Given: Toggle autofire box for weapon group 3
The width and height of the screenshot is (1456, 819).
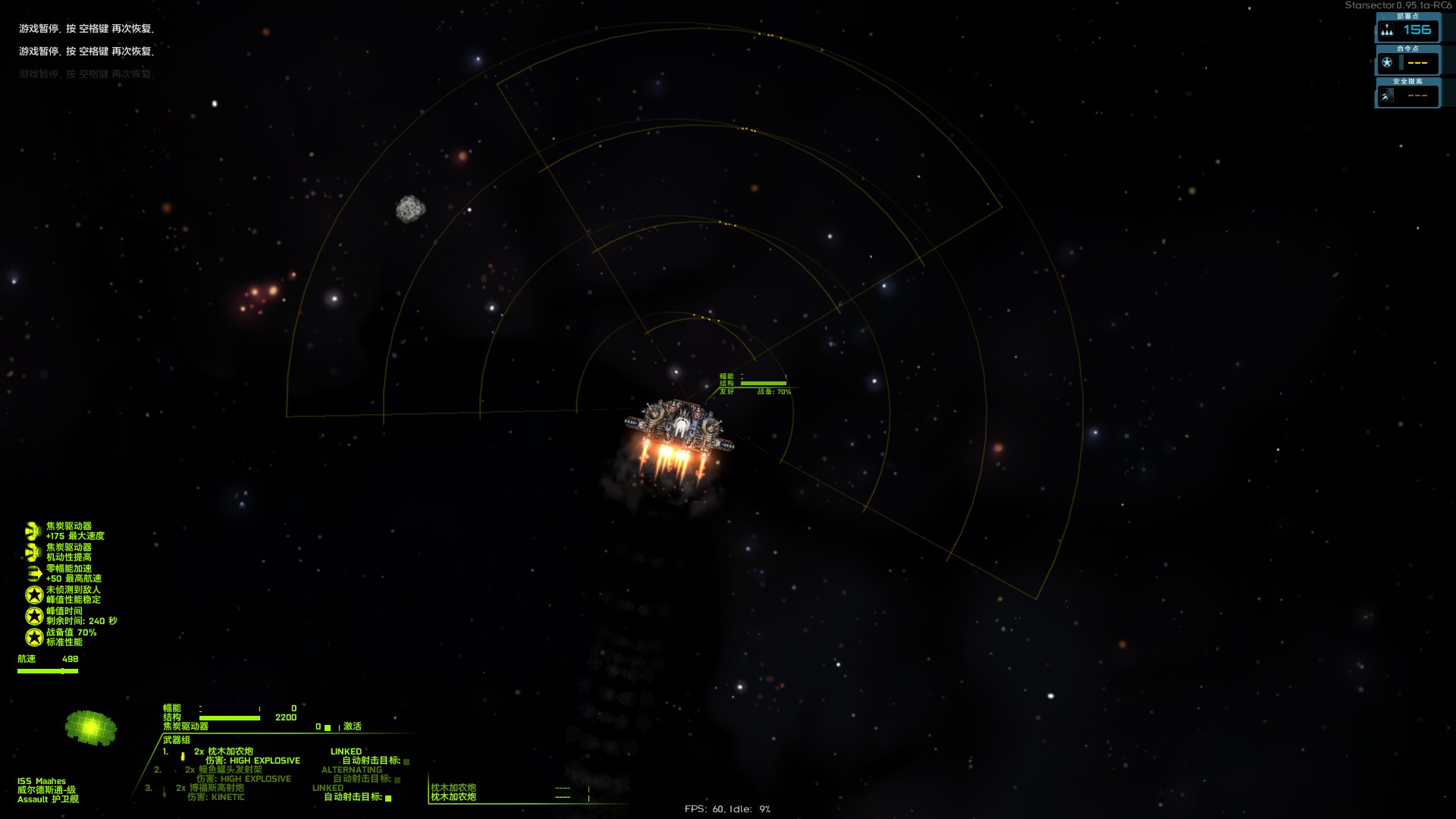Looking at the screenshot, I should [x=388, y=798].
